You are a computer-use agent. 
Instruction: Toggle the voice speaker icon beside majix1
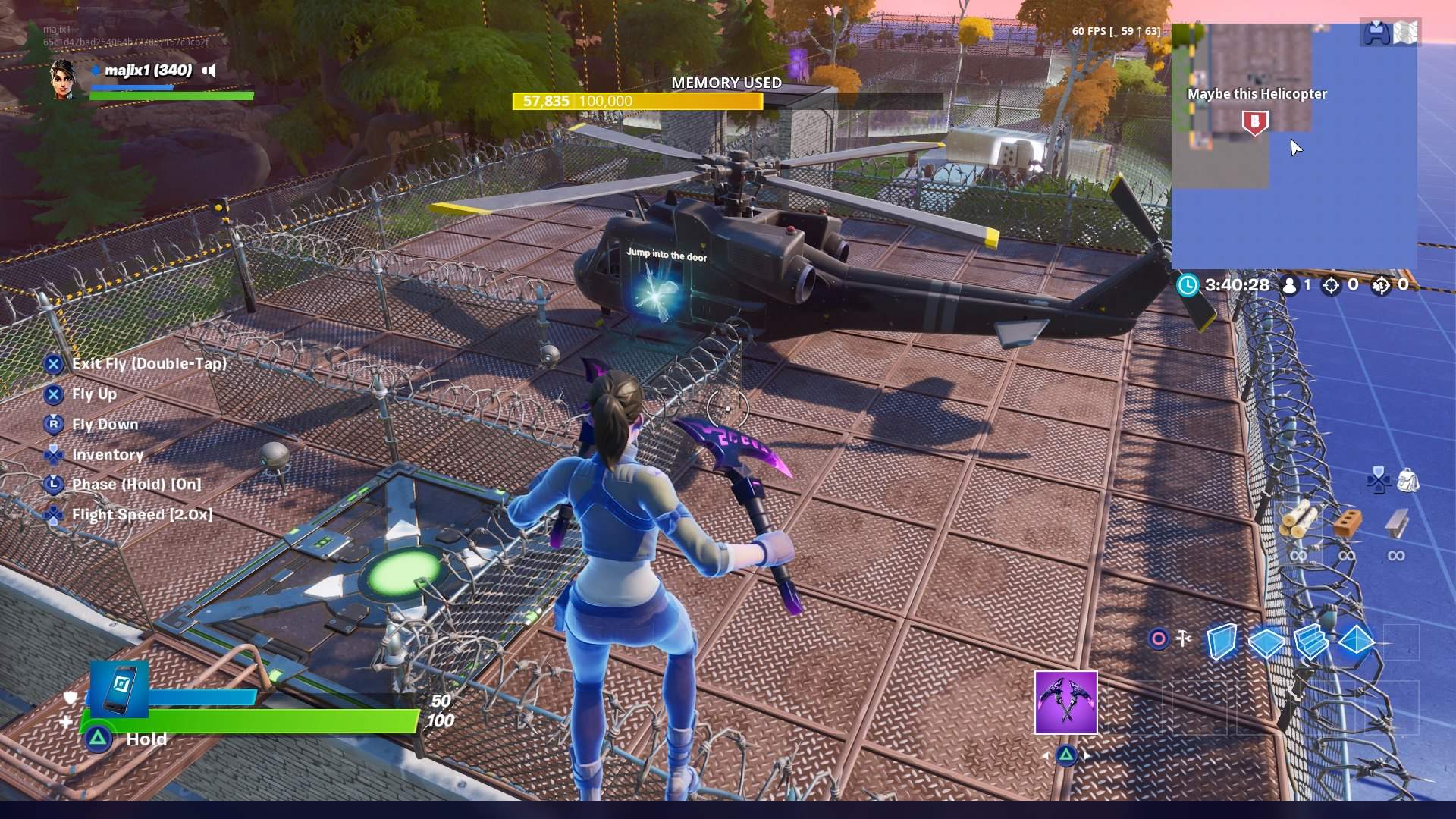tap(210, 71)
